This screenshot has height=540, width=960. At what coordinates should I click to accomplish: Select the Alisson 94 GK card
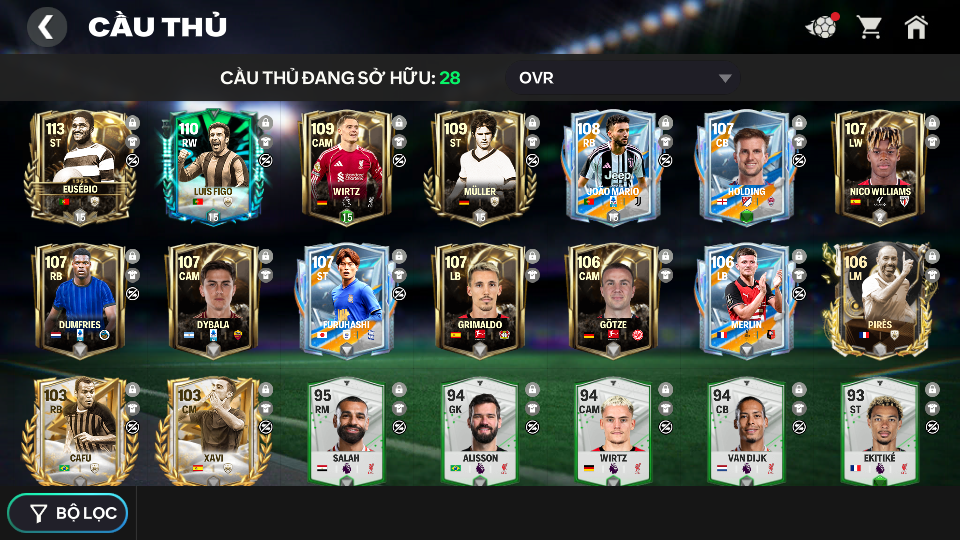(x=479, y=432)
